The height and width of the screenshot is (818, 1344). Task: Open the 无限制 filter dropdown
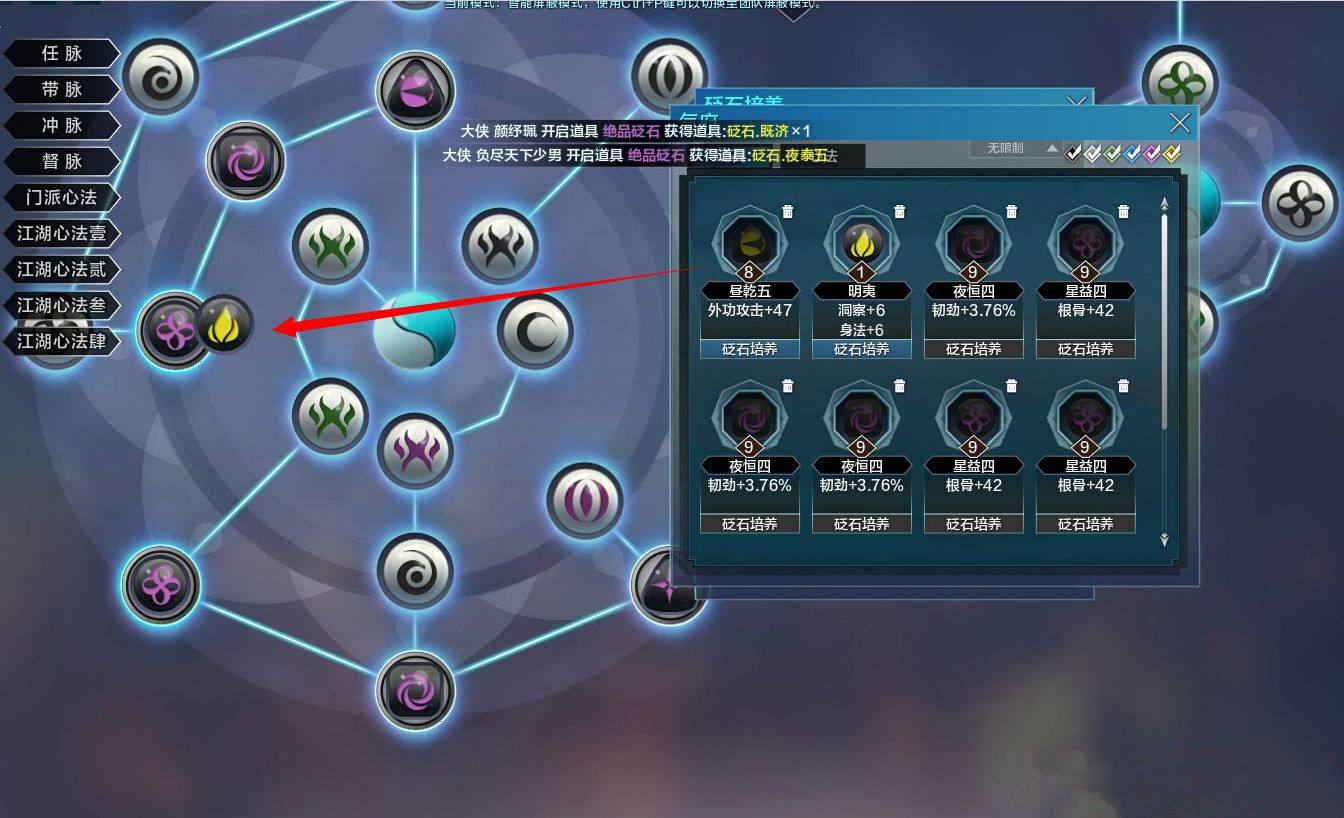[1014, 148]
